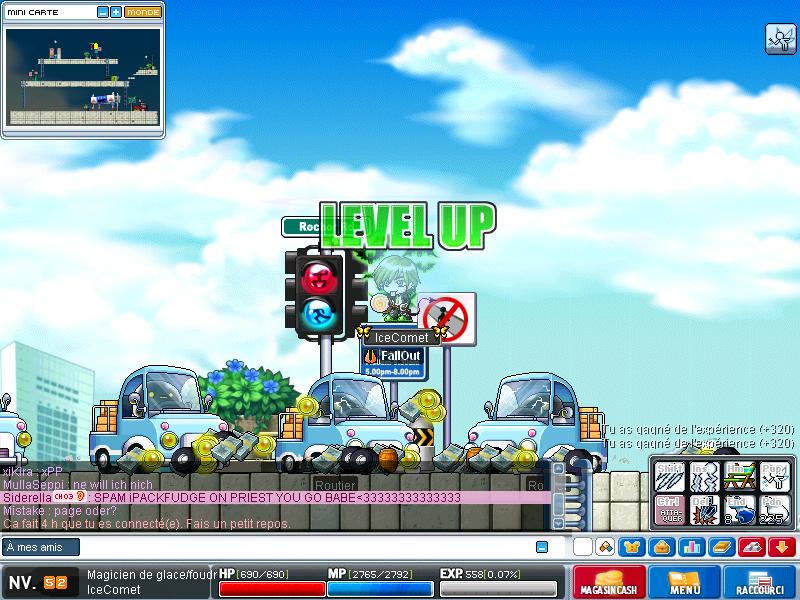Click the chat input field
Screen dimensions: 800x600
(x=300, y=547)
